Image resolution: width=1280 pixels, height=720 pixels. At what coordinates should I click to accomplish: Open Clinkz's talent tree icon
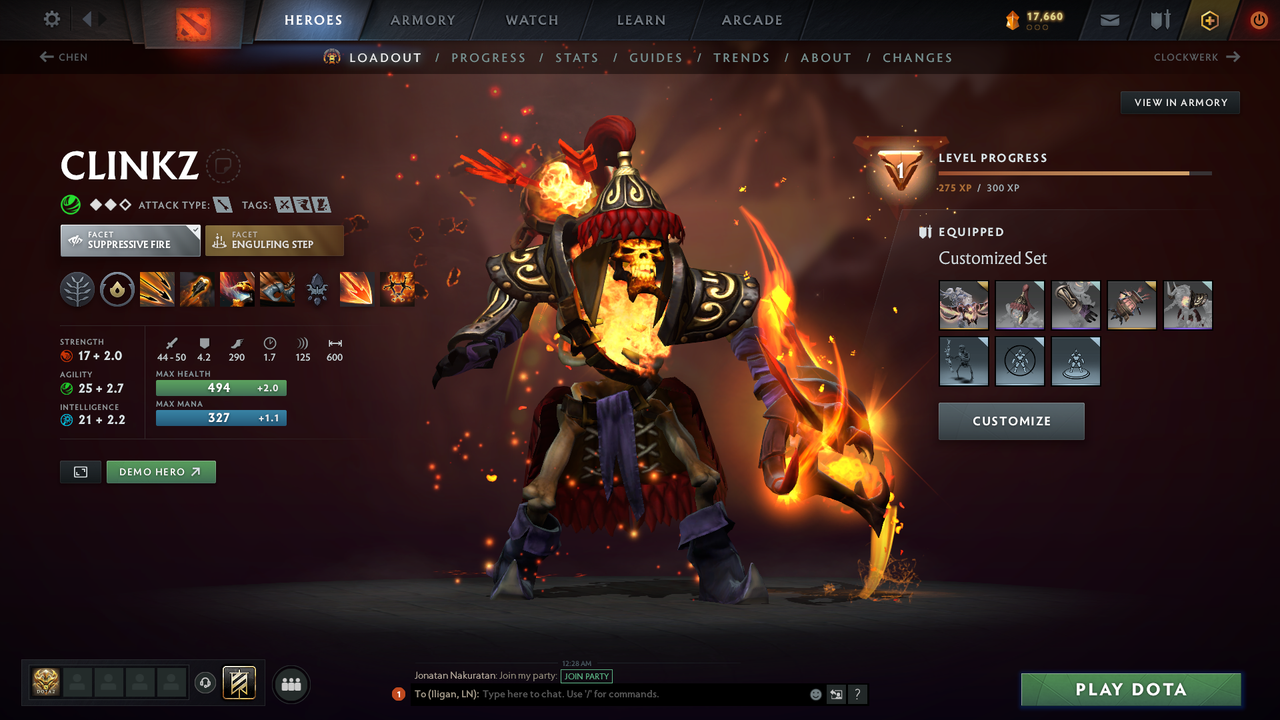click(x=77, y=290)
